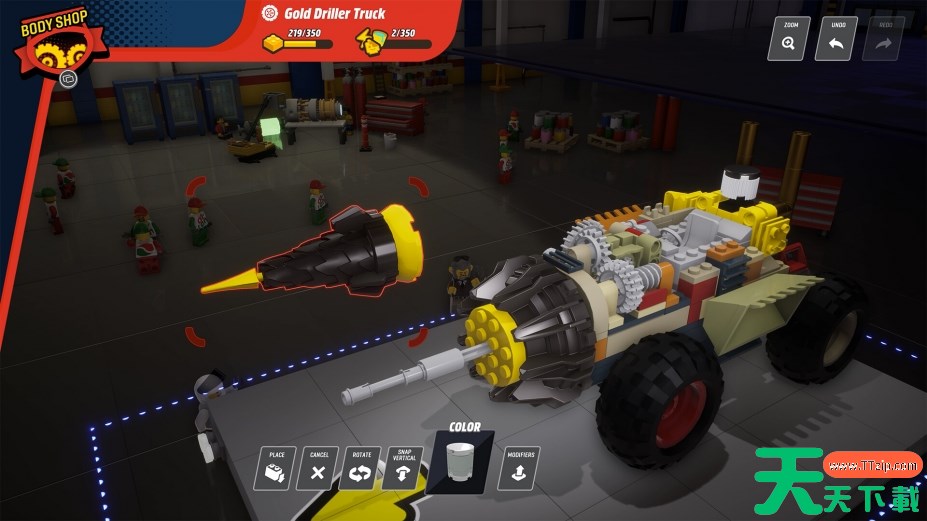Toggle Snap Vertical mode
The height and width of the screenshot is (521, 927).
click(403, 468)
